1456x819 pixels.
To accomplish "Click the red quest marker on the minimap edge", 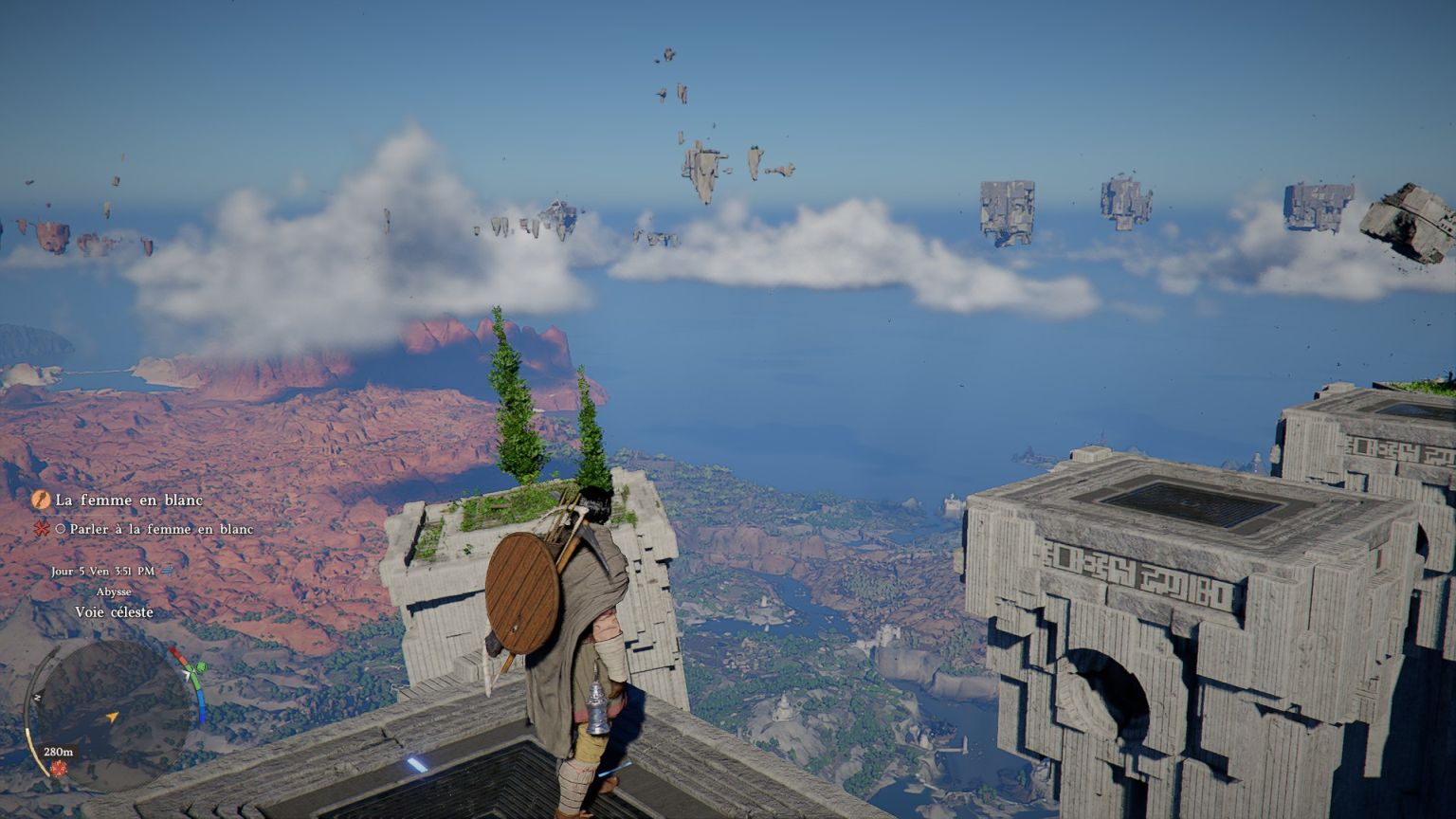I will coord(59,767).
